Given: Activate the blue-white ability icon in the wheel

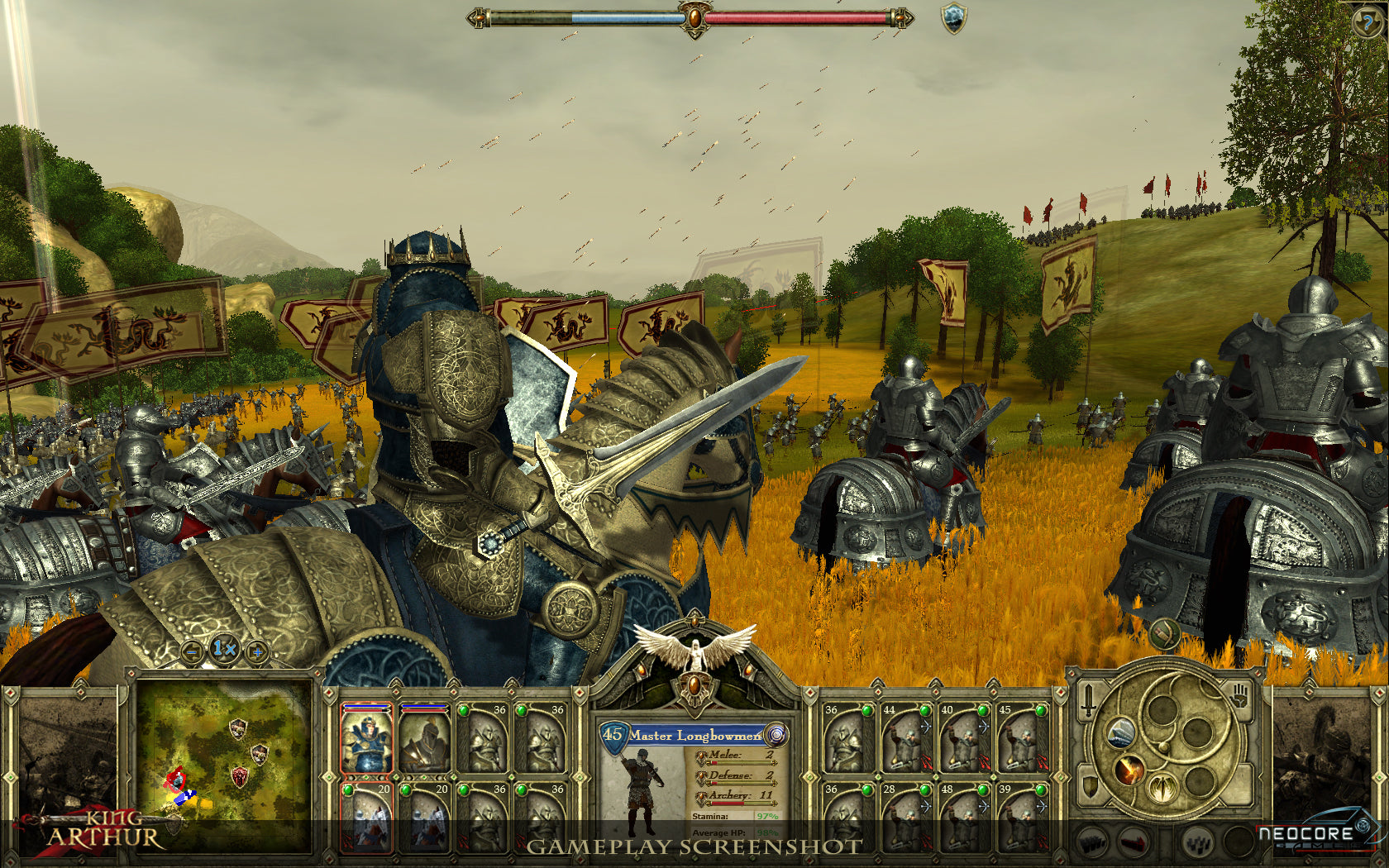Looking at the screenshot, I should (x=1120, y=732).
